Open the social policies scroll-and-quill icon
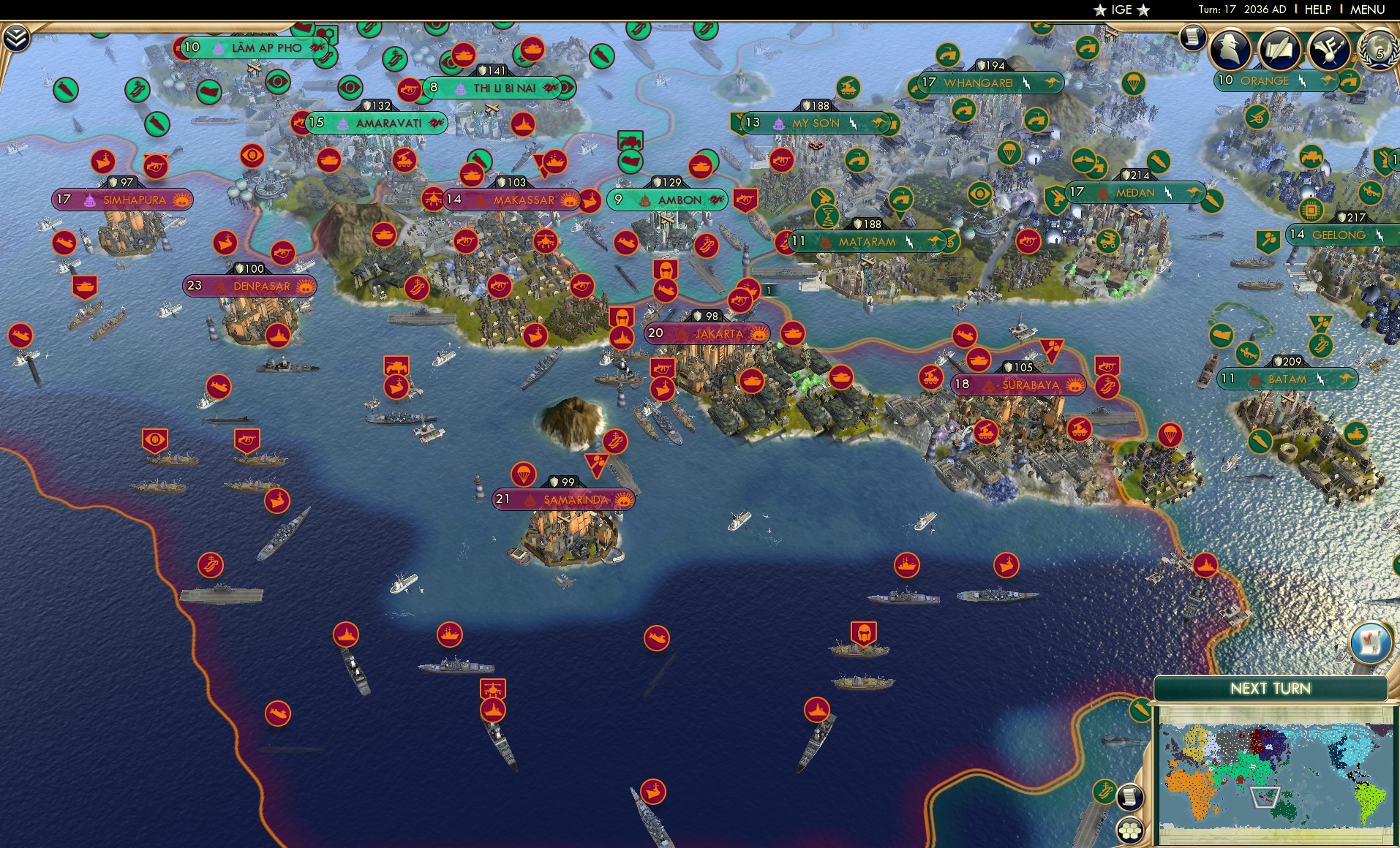 [1279, 50]
